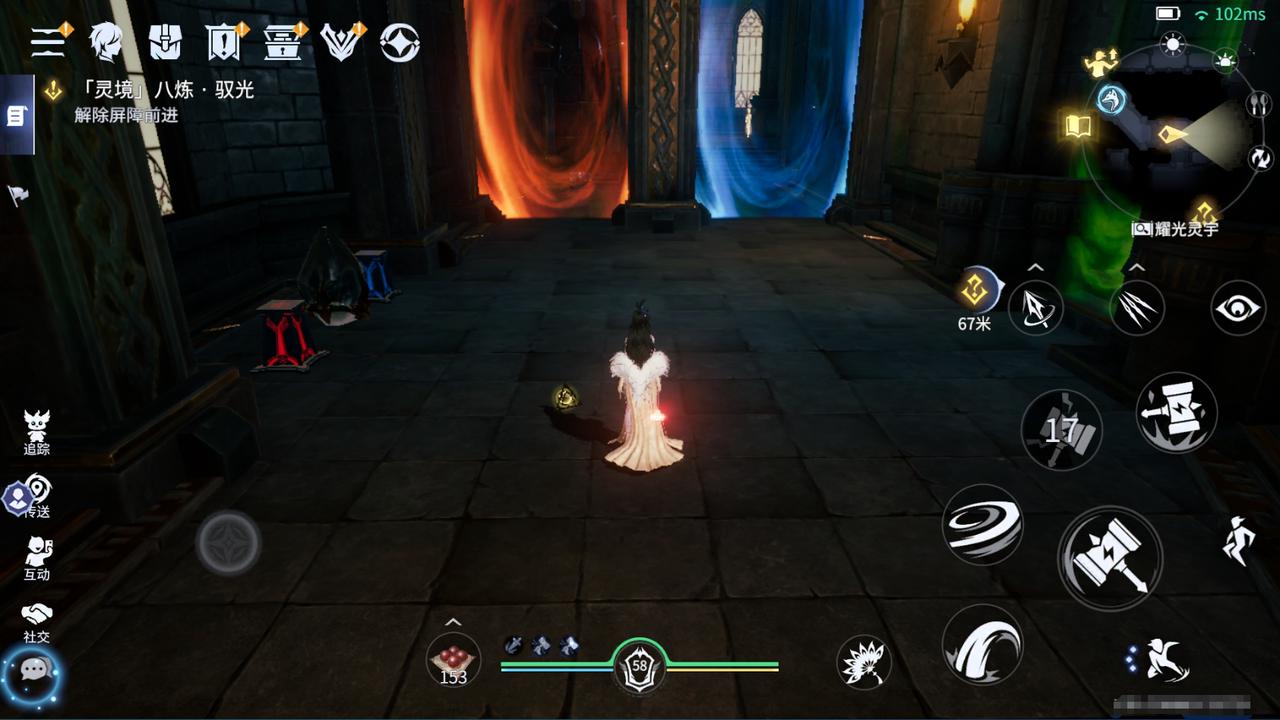Viewport: 1280px width, 720px height.
Task: Open the treasure chest icon
Action: point(282,42)
